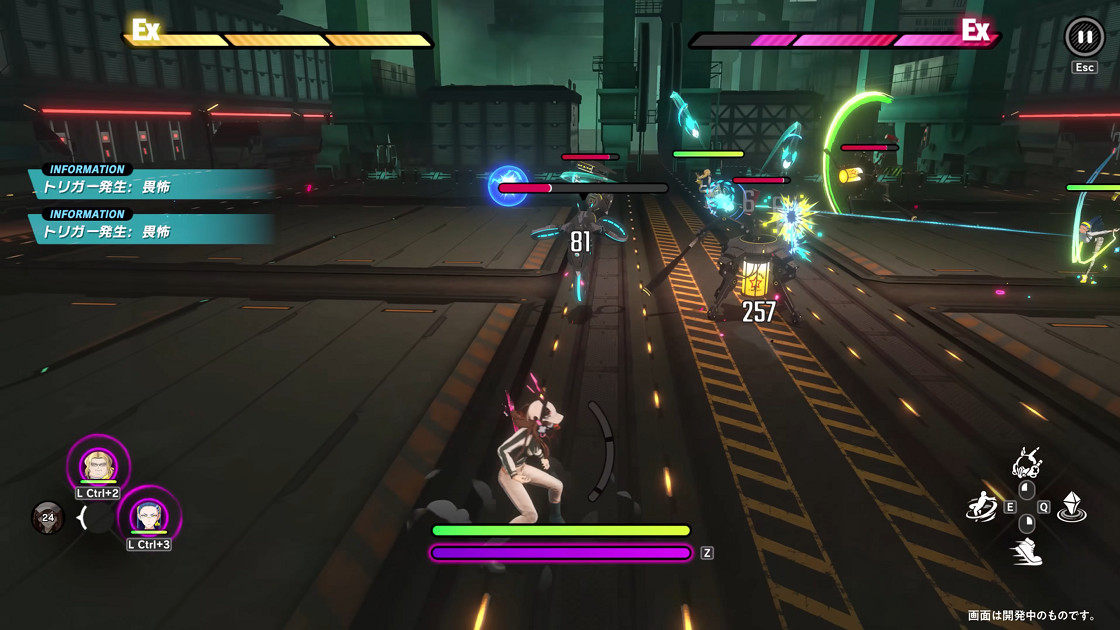Activate the punching creature attack skill

pos(1027,462)
